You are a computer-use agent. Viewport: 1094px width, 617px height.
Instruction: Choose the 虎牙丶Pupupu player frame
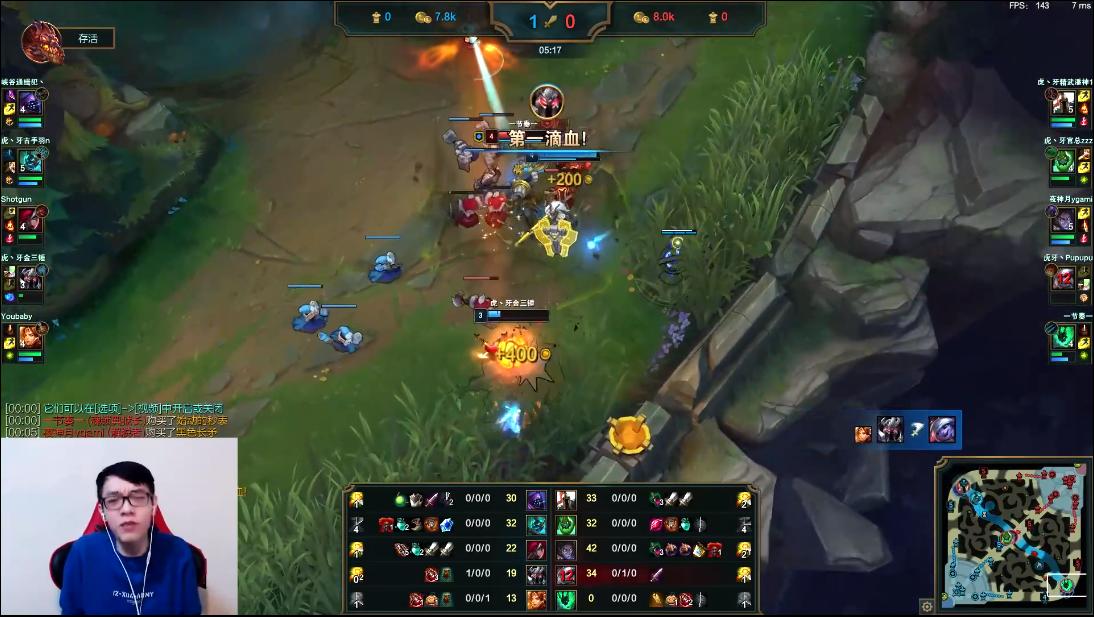point(1062,279)
